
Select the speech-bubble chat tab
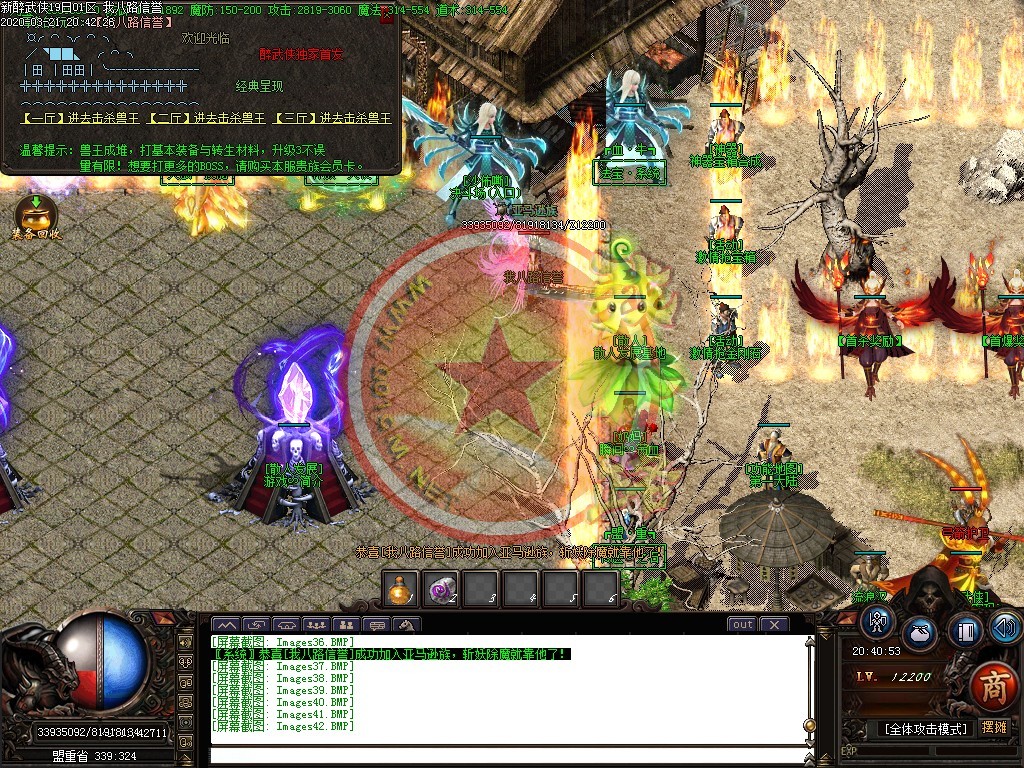[x=377, y=625]
